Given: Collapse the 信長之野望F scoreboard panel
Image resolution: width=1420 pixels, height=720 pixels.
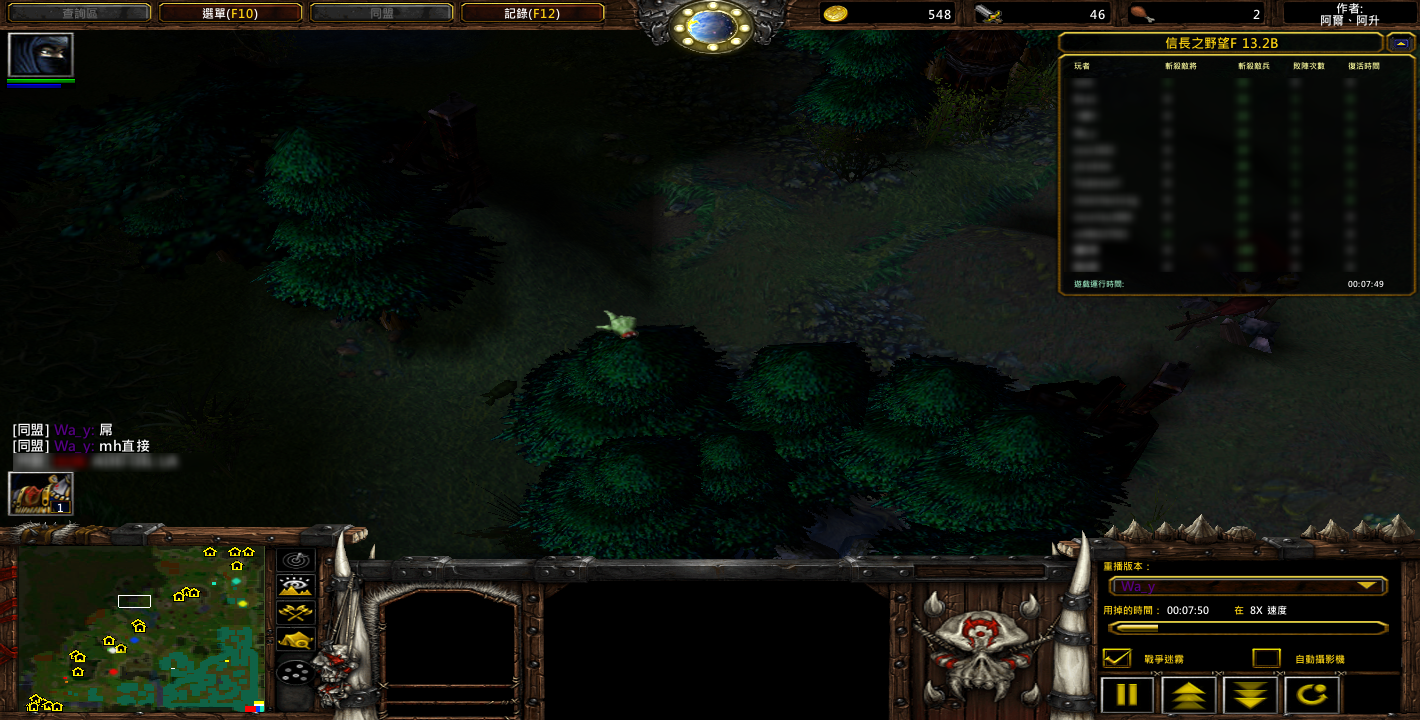Looking at the screenshot, I should click(x=1401, y=43).
